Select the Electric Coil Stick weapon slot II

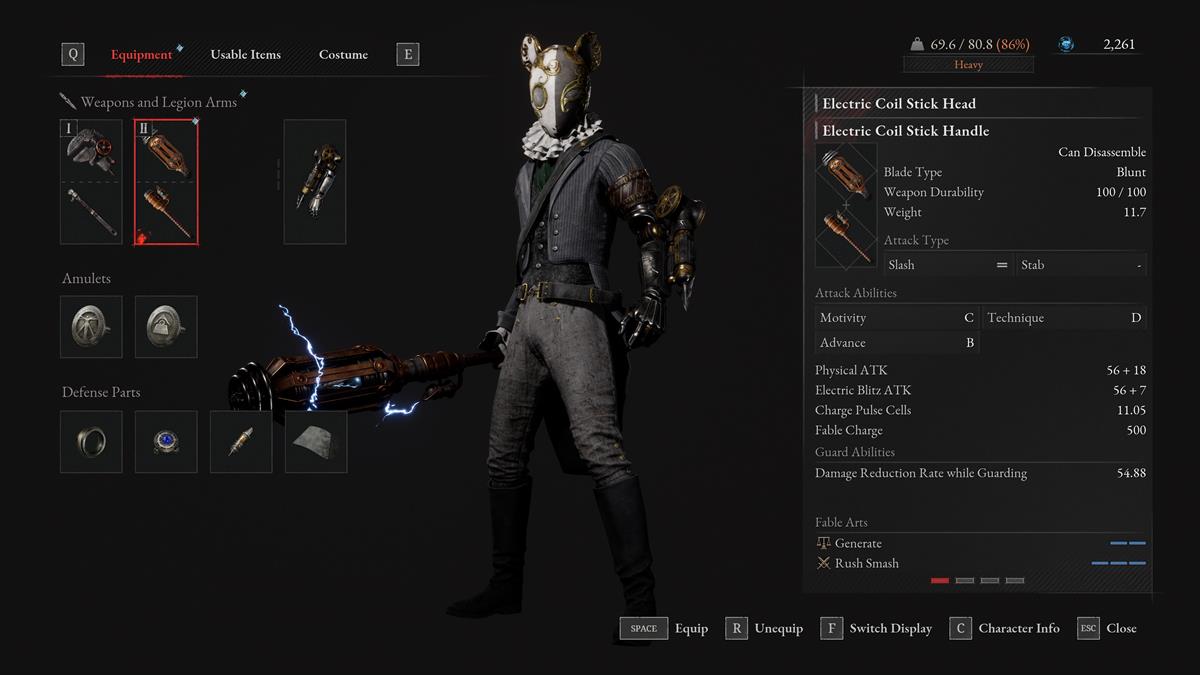pyautogui.click(x=166, y=182)
